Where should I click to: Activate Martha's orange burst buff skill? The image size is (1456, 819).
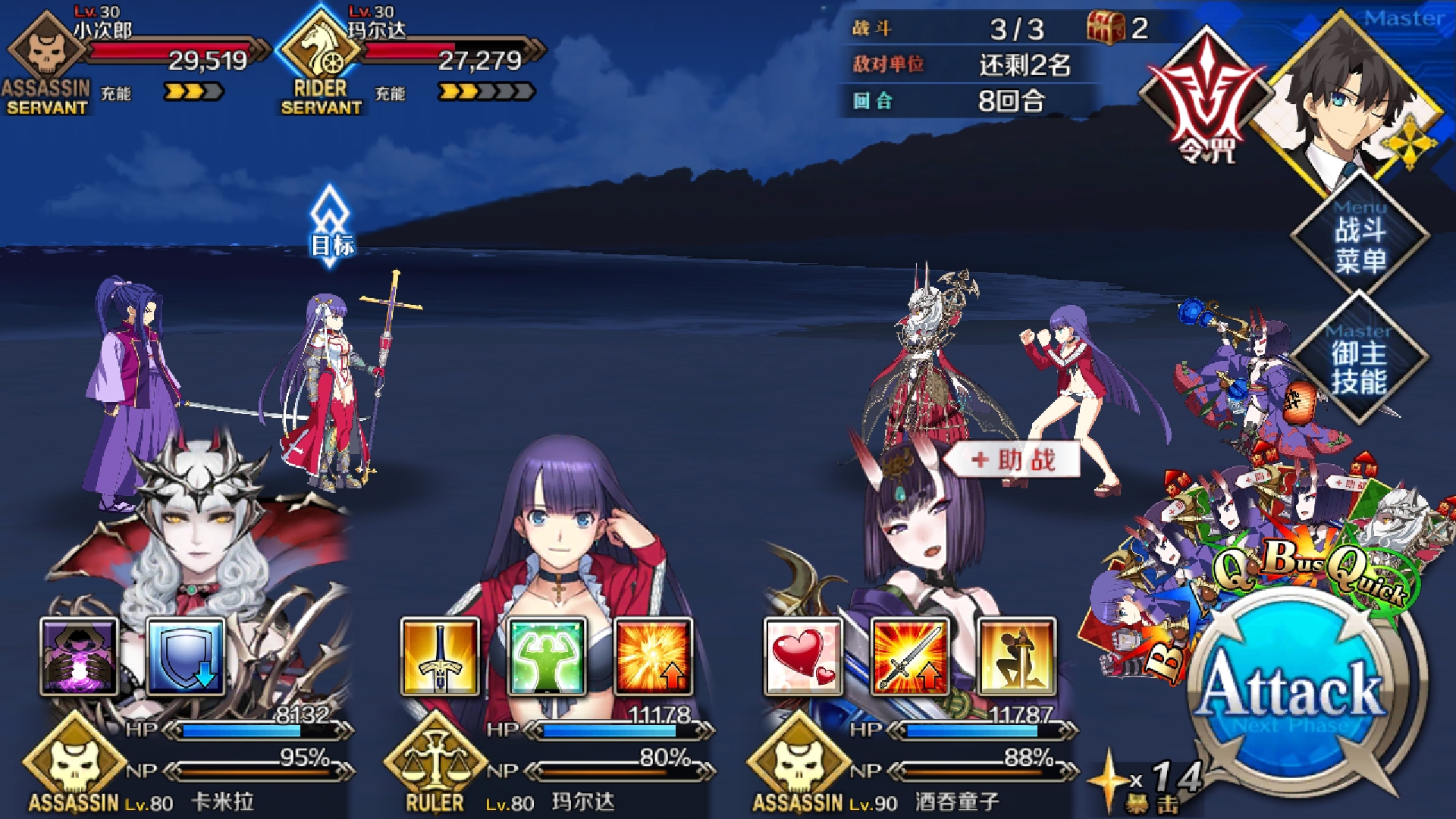[653, 657]
